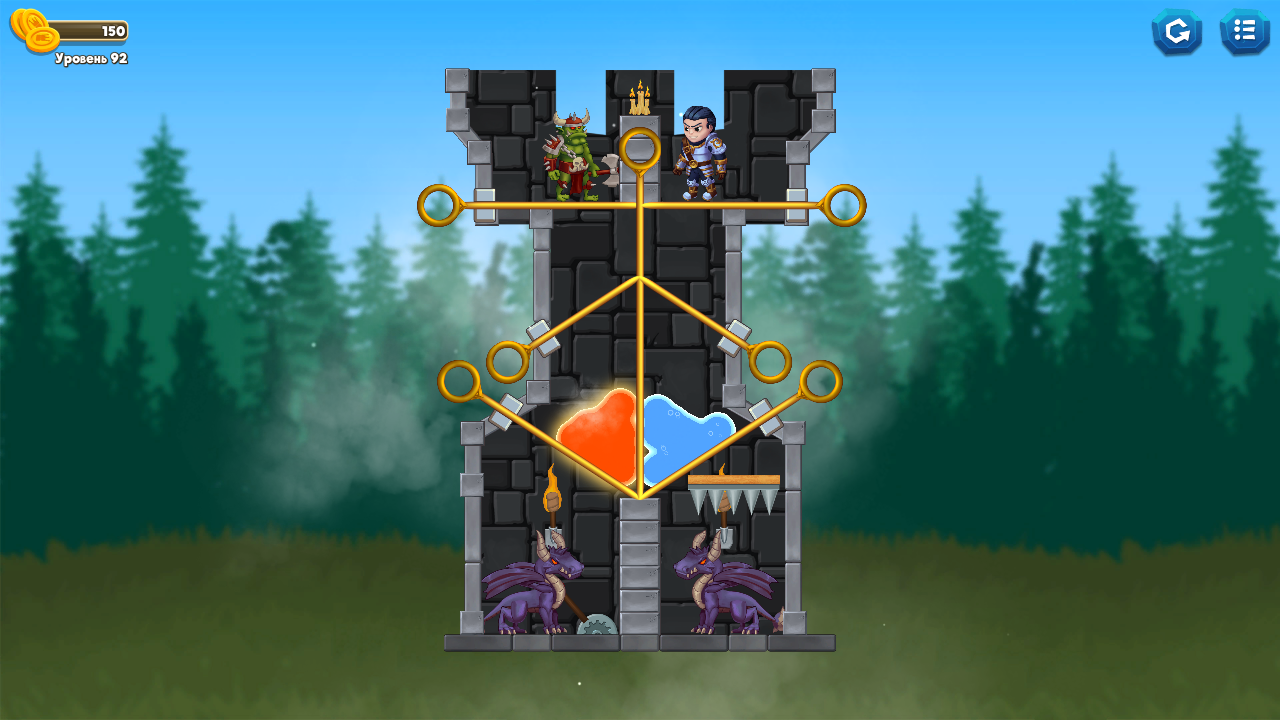The height and width of the screenshot is (720, 1280).
Task: Click the orange lava blob
Action: click(x=600, y=435)
